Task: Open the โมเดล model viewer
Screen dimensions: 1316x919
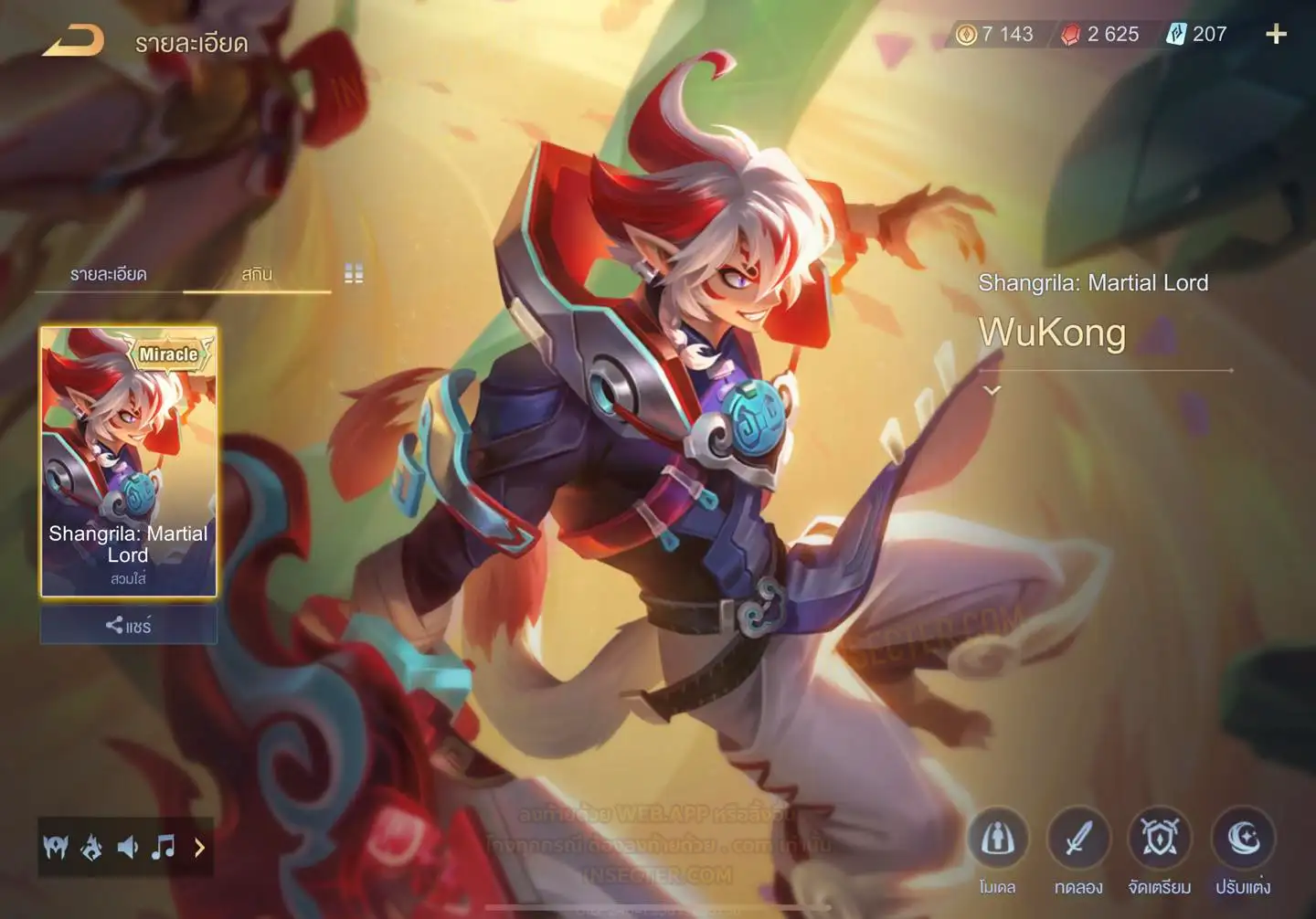Action: pos(997,839)
